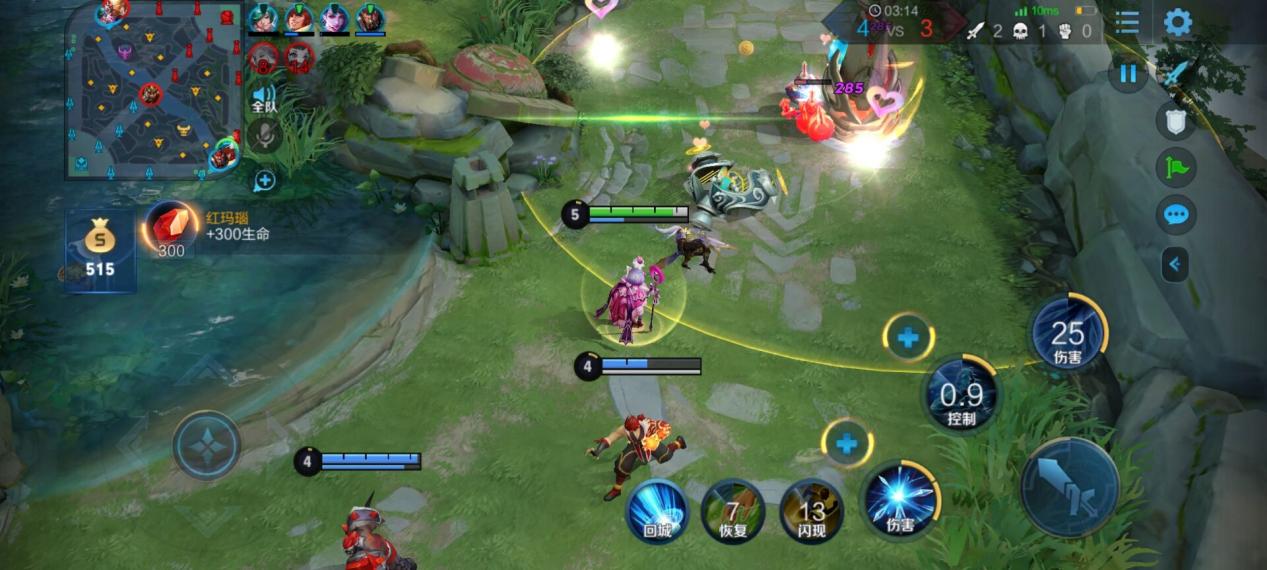Select the red-haired teammate portrait

point(298,18)
